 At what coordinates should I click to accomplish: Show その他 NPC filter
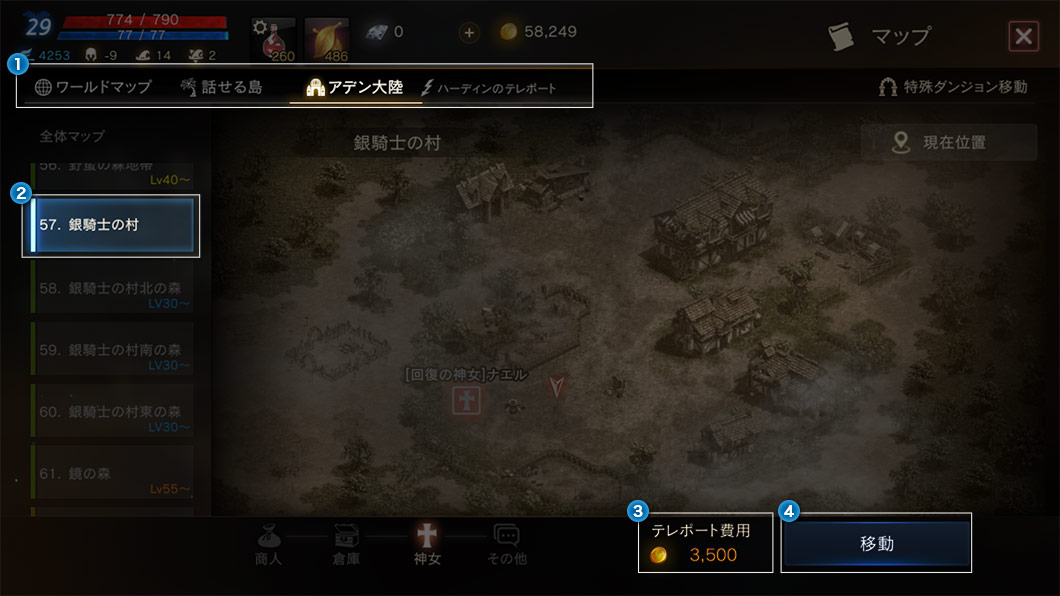pyautogui.click(x=506, y=543)
